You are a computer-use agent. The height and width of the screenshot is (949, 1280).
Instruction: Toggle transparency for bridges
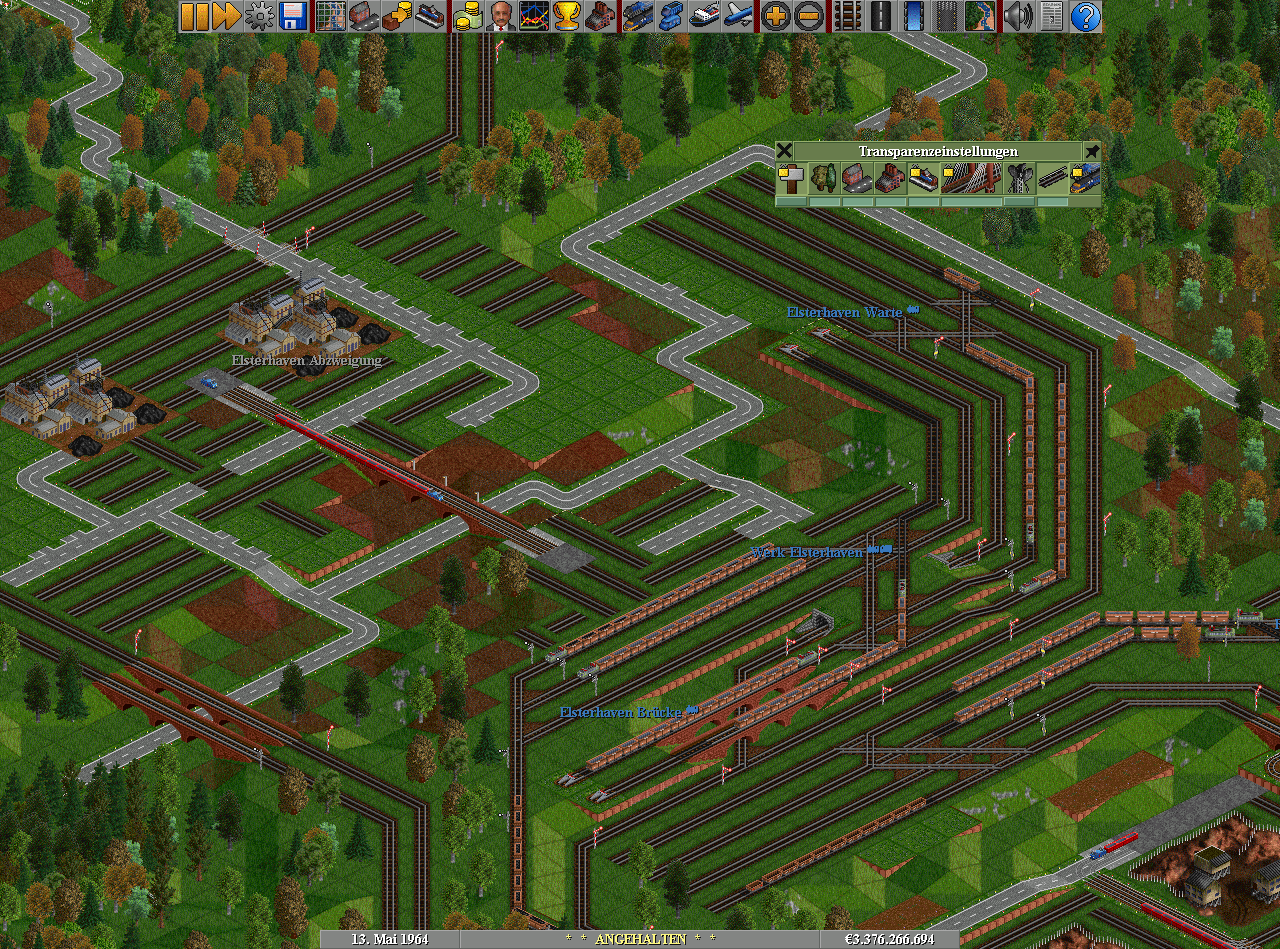point(971,179)
